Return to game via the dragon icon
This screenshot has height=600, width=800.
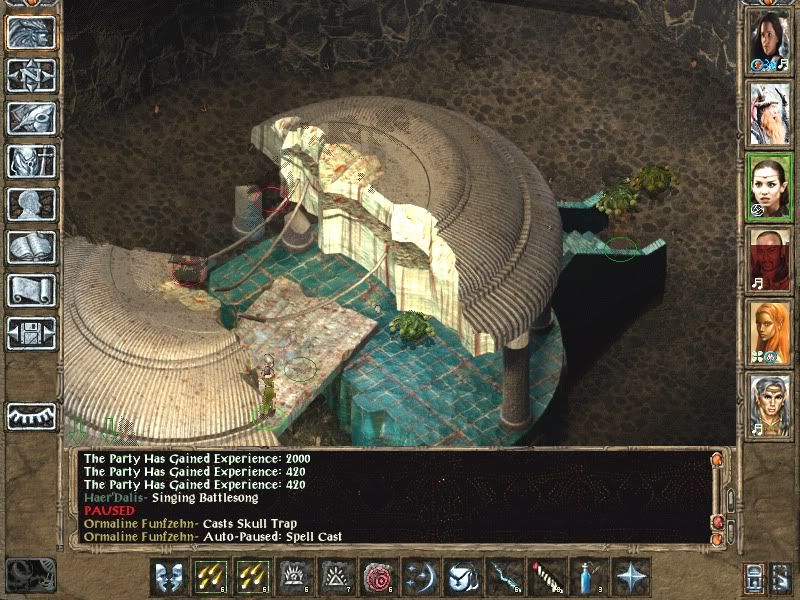(31, 32)
